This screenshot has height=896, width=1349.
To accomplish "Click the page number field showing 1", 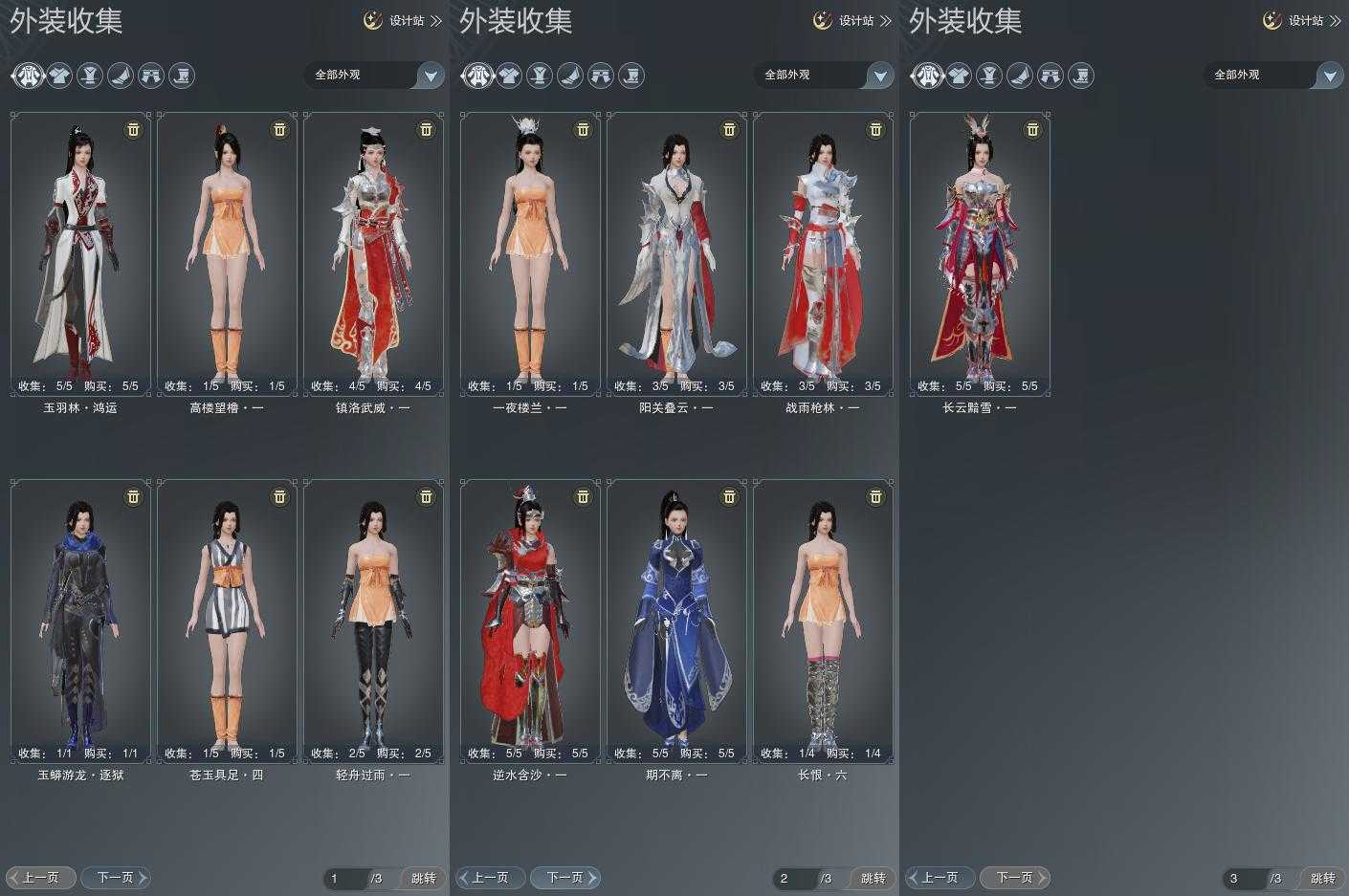I will coord(344,878).
